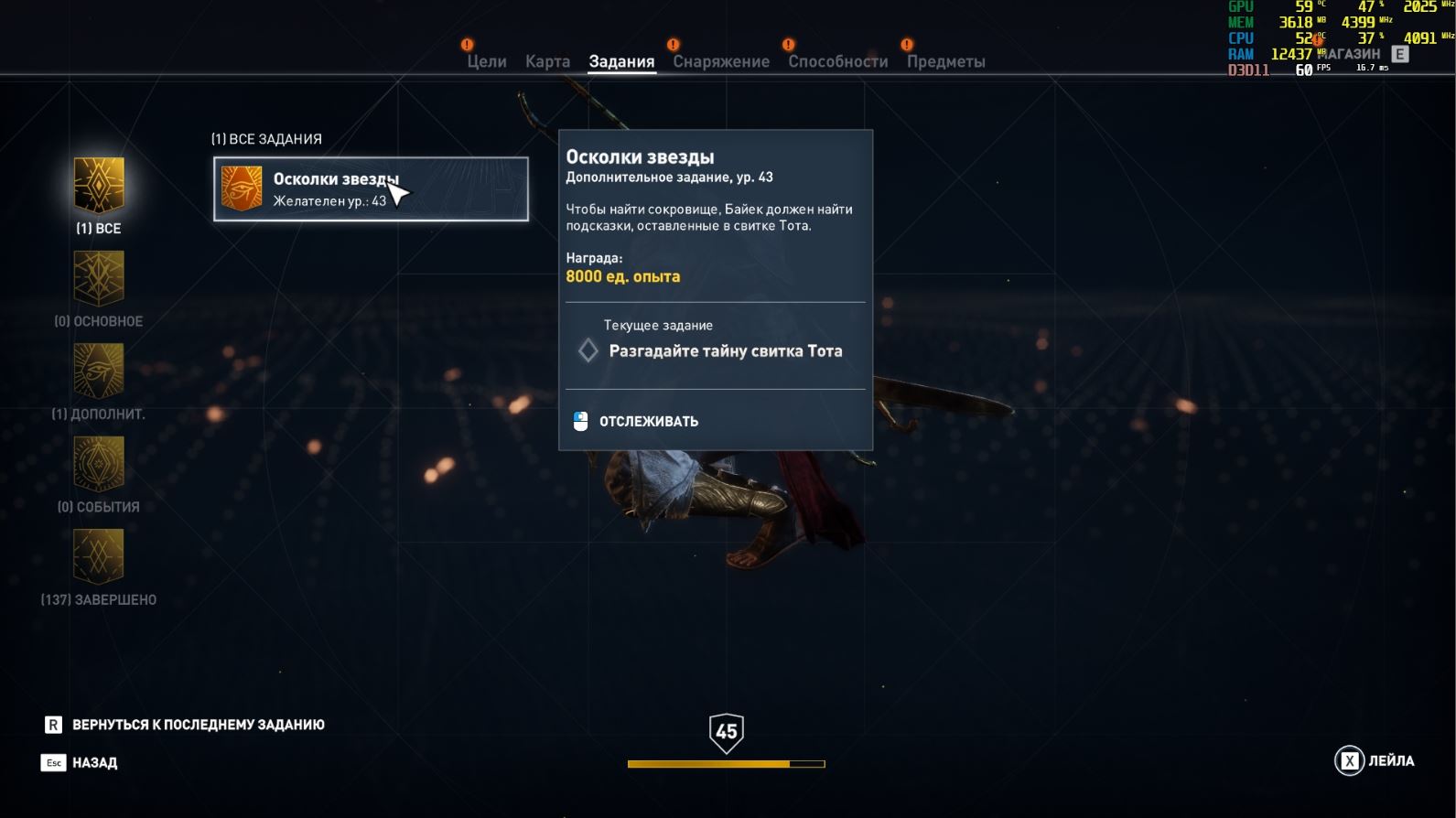The width and height of the screenshot is (1456, 818).
Task: Select the Задания tab
Action: [621, 61]
